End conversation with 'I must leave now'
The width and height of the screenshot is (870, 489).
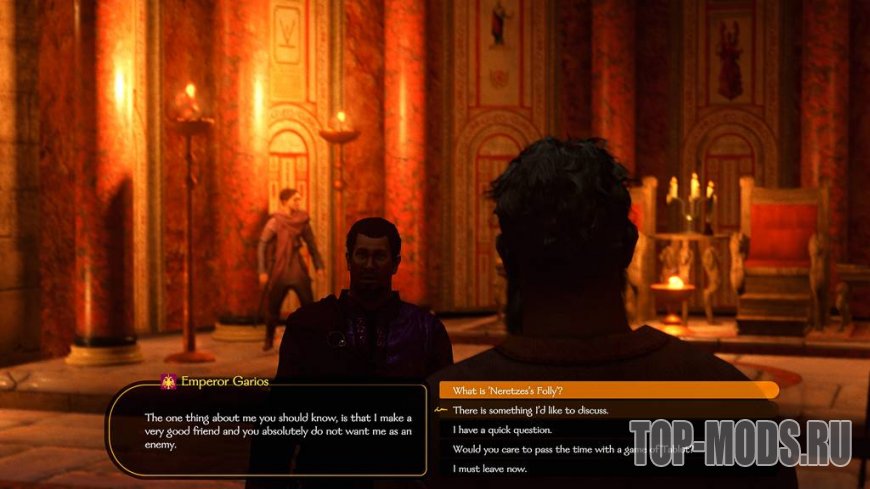pyautogui.click(x=490, y=469)
